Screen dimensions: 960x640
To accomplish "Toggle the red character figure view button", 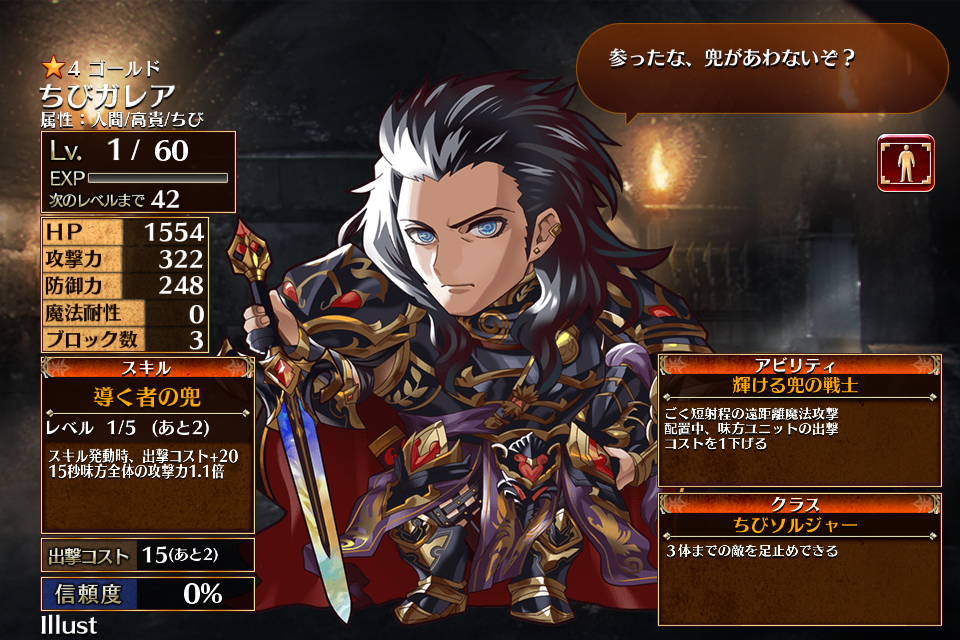I will [x=906, y=162].
